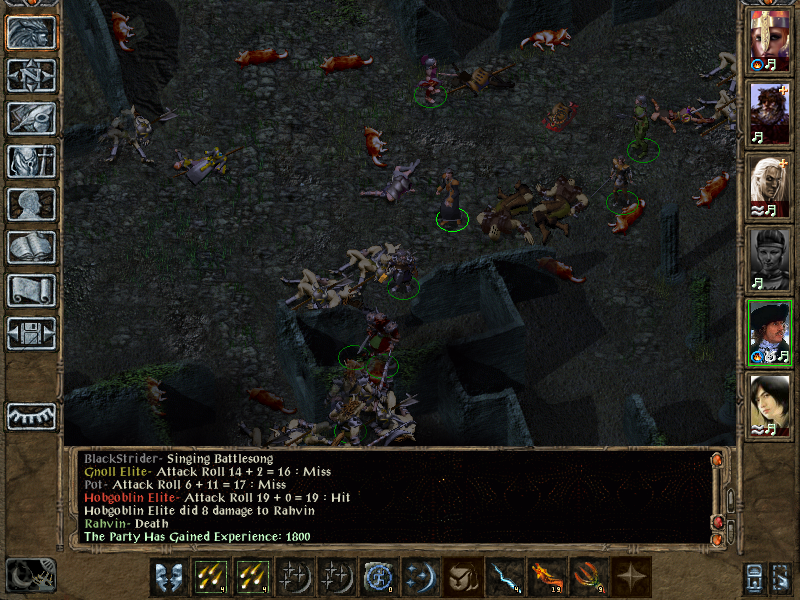800x600 pixels.
Task: Choose the white-haired character portrait
Action: [770, 182]
